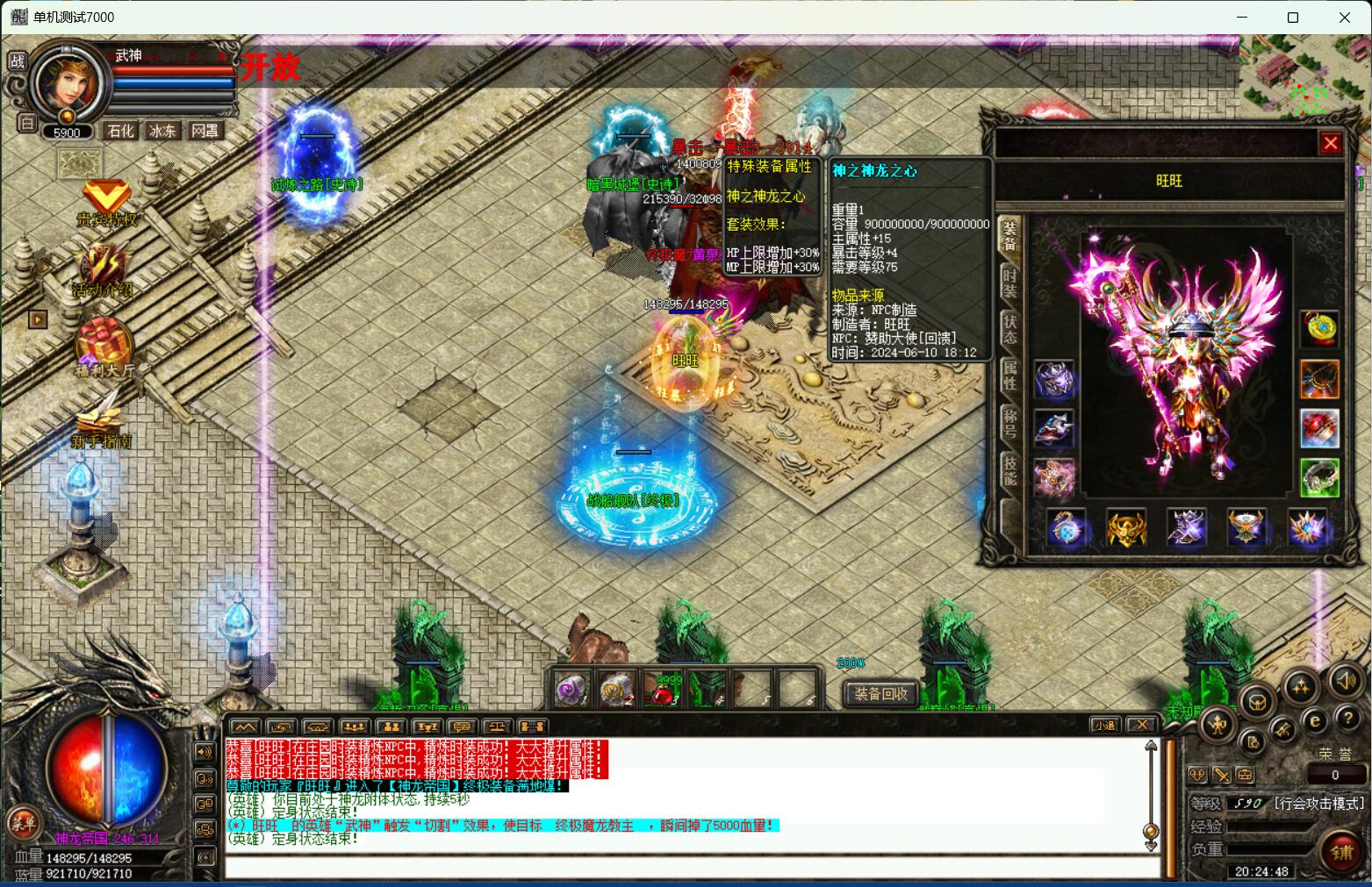The image size is (1372, 887).
Task: Select the purple scroll hotbar slot
Action: click(x=572, y=690)
